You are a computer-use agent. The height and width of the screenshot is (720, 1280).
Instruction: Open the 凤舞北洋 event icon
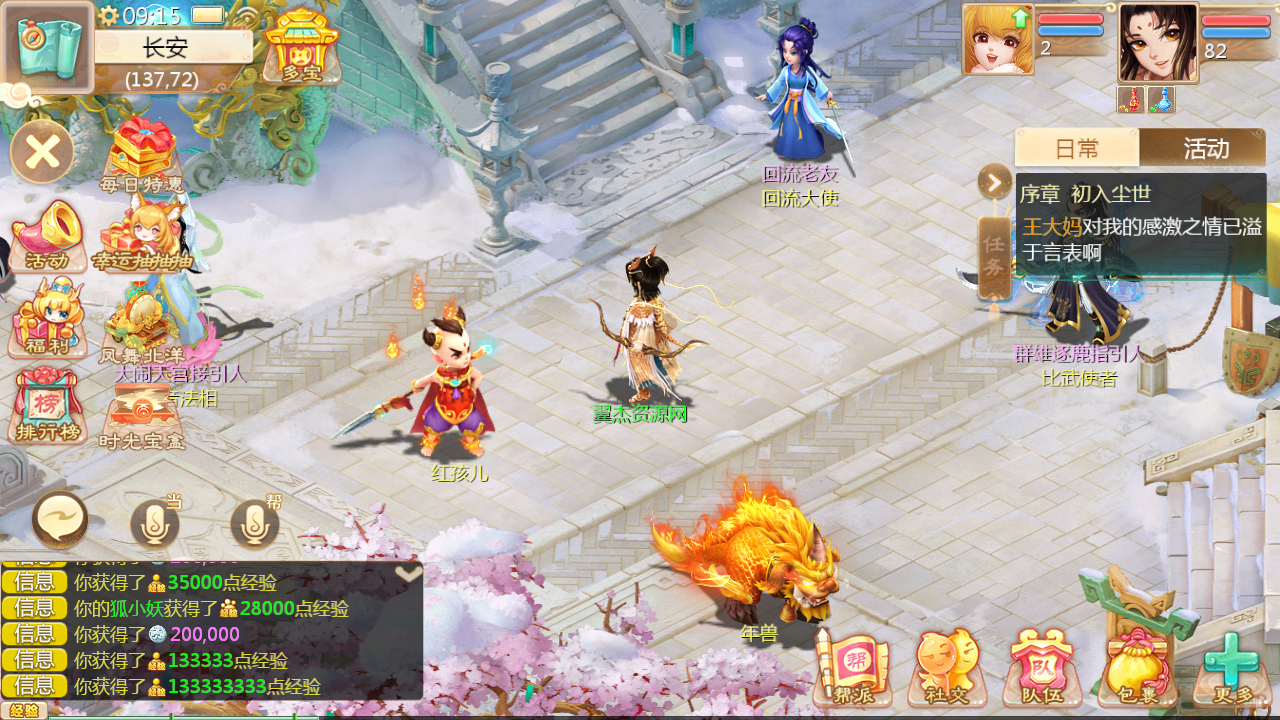pos(142,324)
